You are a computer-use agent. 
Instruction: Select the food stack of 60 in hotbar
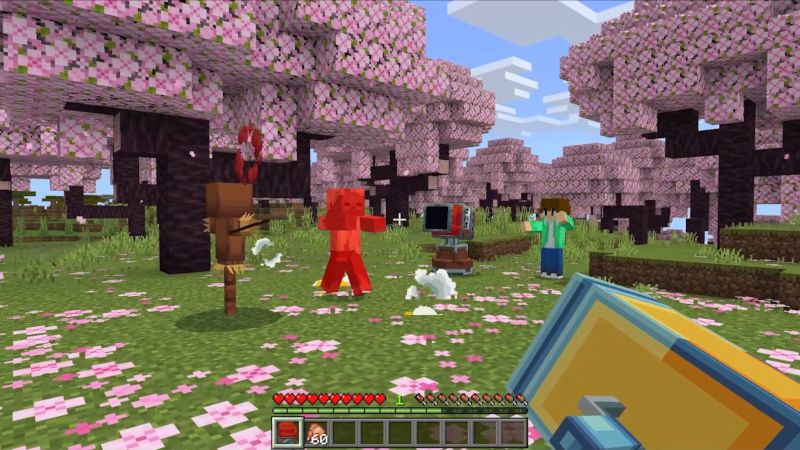click(317, 432)
